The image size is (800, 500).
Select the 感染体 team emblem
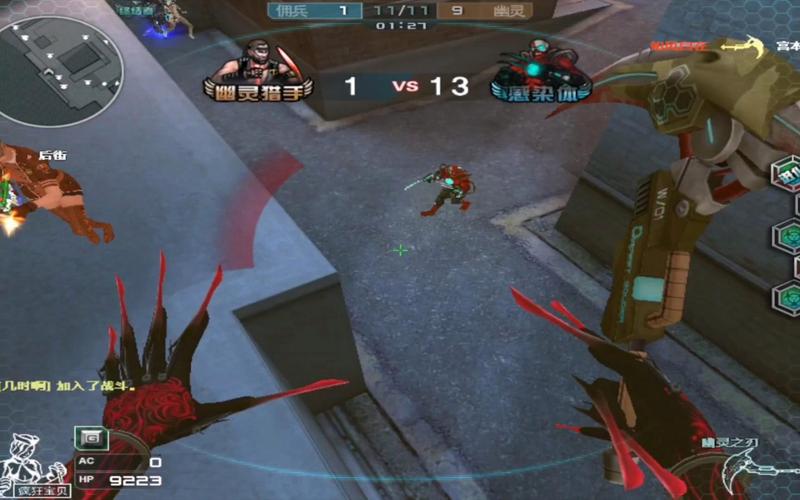coord(539,72)
